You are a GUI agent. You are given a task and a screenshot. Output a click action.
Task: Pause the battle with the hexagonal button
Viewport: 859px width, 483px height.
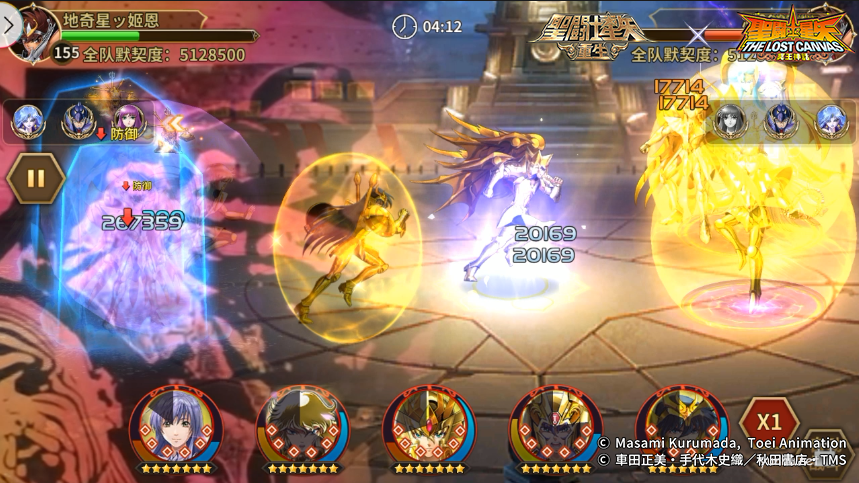pos(36,179)
